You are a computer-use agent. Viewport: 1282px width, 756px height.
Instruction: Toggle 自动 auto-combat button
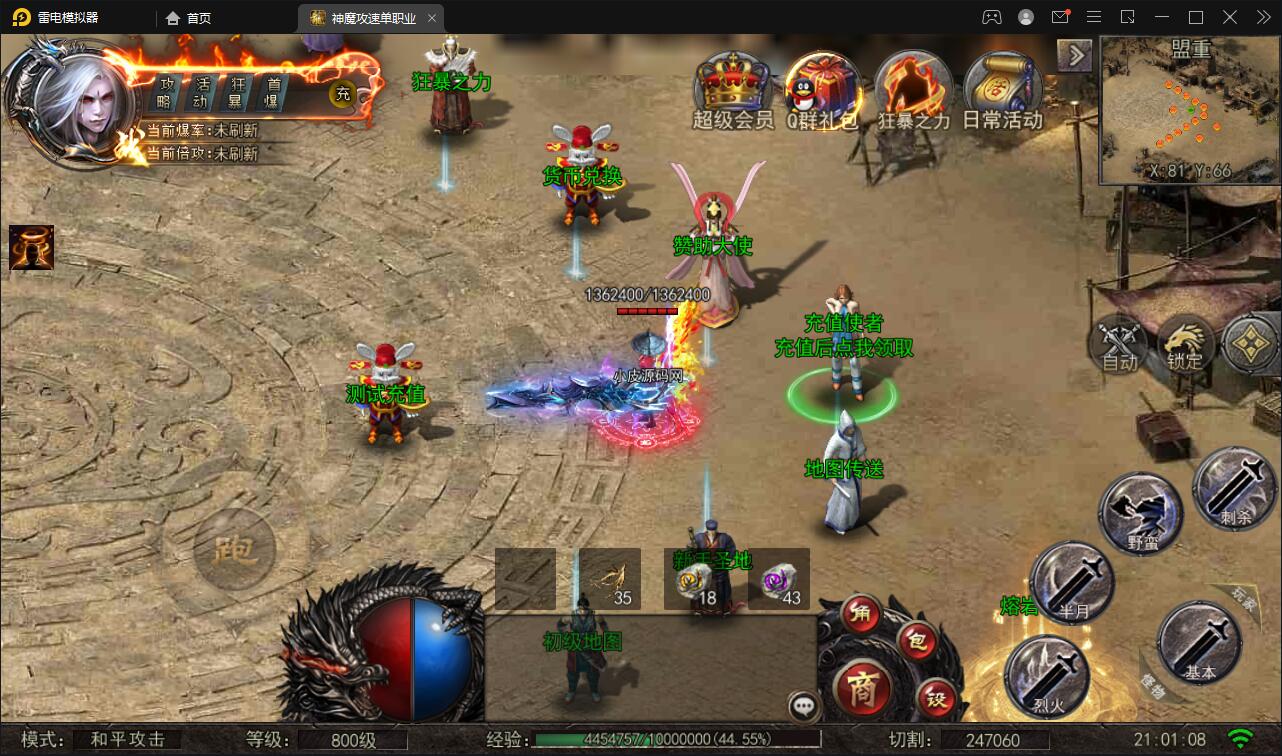pyautogui.click(x=1120, y=343)
